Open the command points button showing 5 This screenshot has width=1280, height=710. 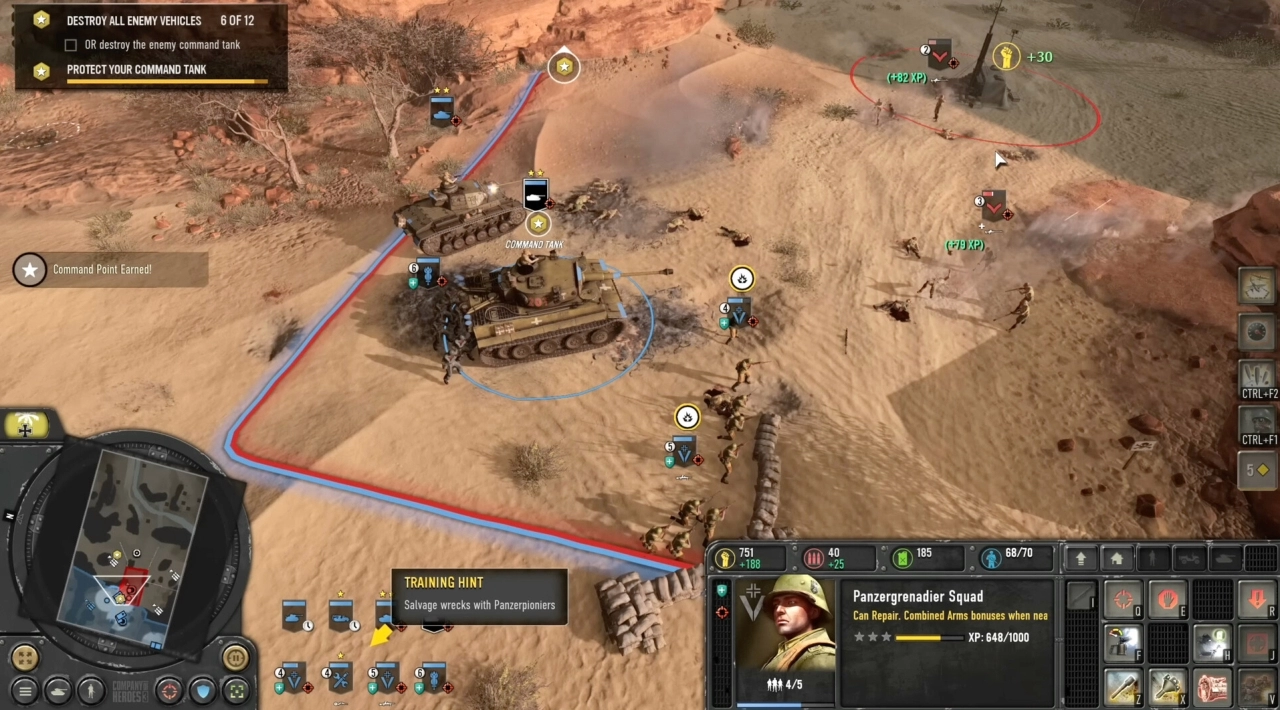click(x=1257, y=470)
